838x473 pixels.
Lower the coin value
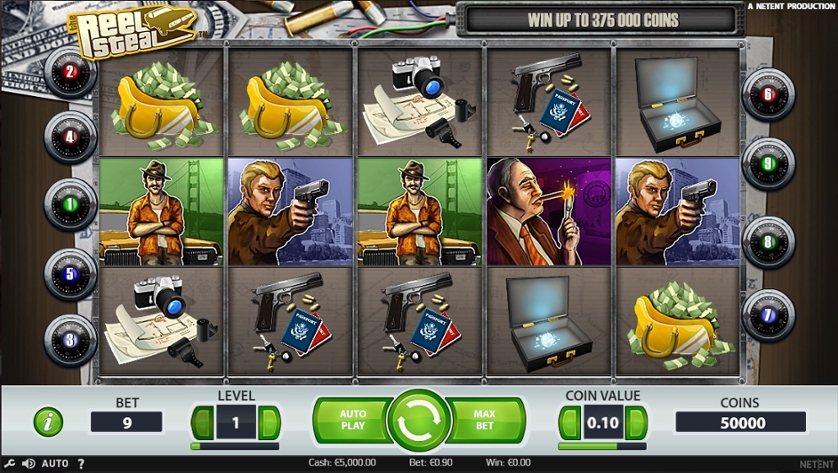(x=569, y=422)
